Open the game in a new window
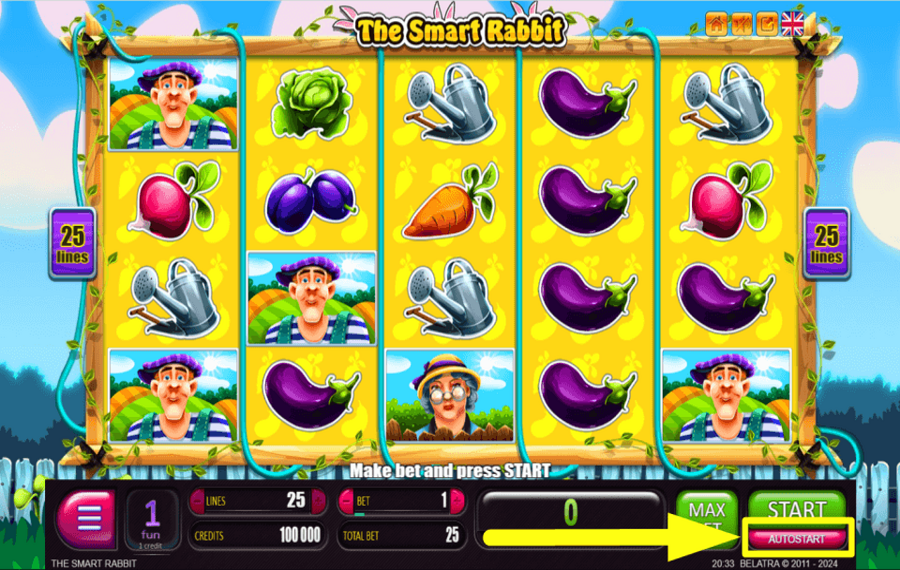This screenshot has width=900, height=570. tap(767, 23)
